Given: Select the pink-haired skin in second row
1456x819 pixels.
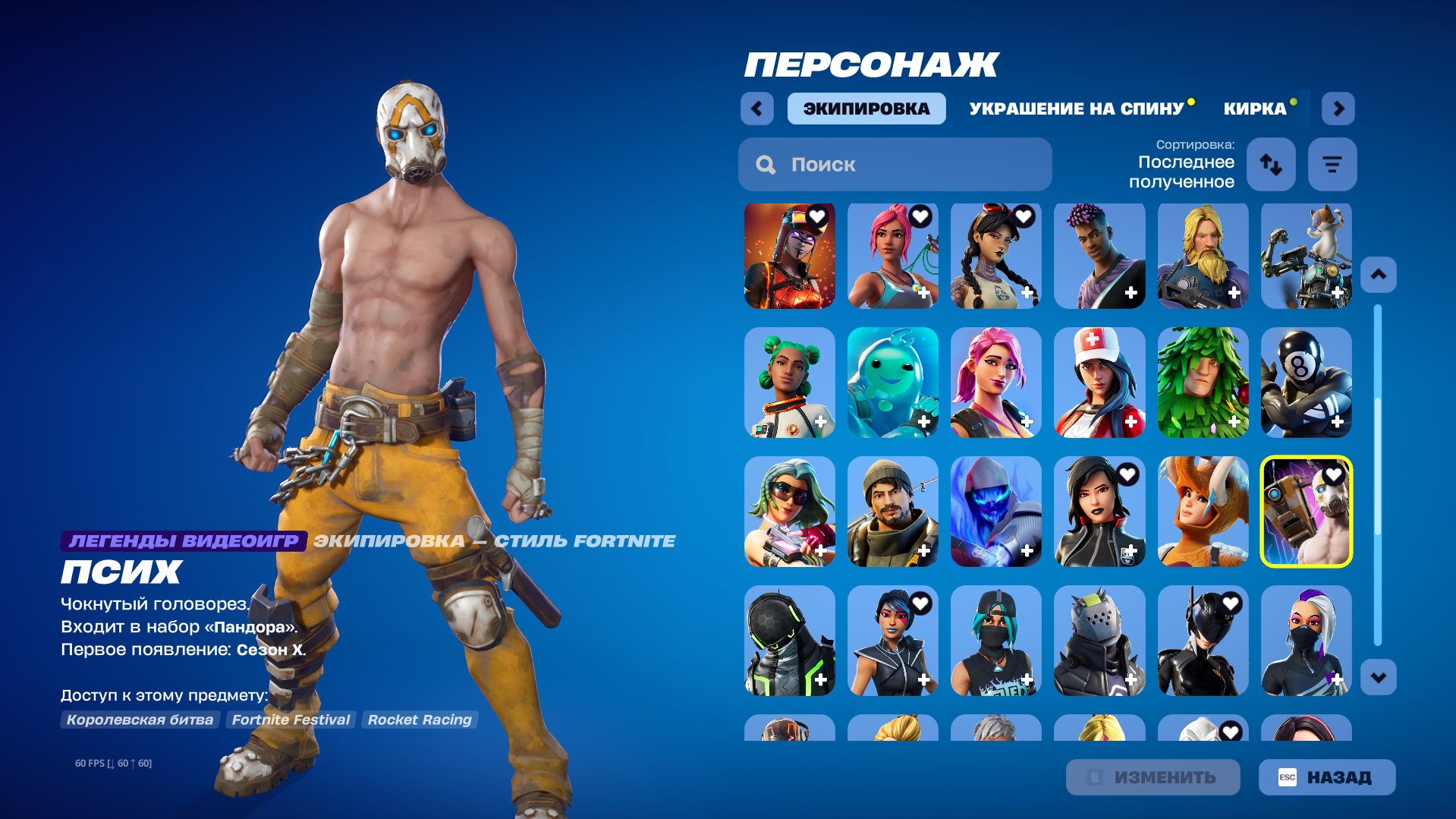Looking at the screenshot, I should pyautogui.click(x=996, y=383).
